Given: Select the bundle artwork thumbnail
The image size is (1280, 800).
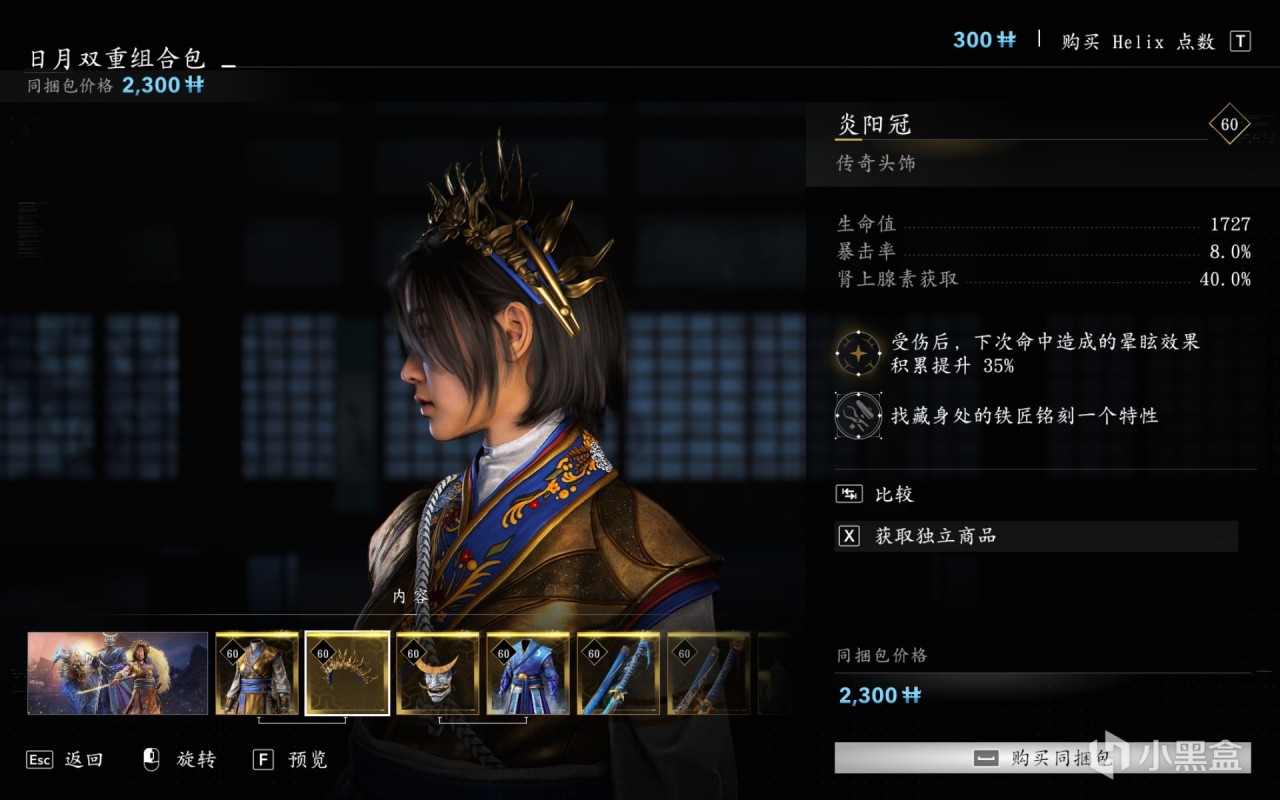Looking at the screenshot, I should 118,673.
